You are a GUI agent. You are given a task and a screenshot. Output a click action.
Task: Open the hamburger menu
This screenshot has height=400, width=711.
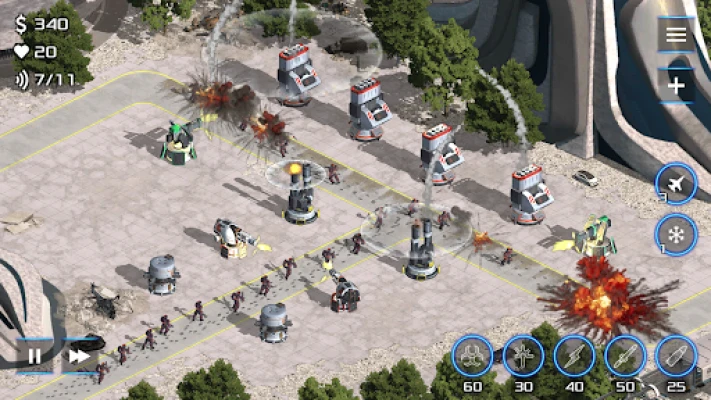pos(676,35)
